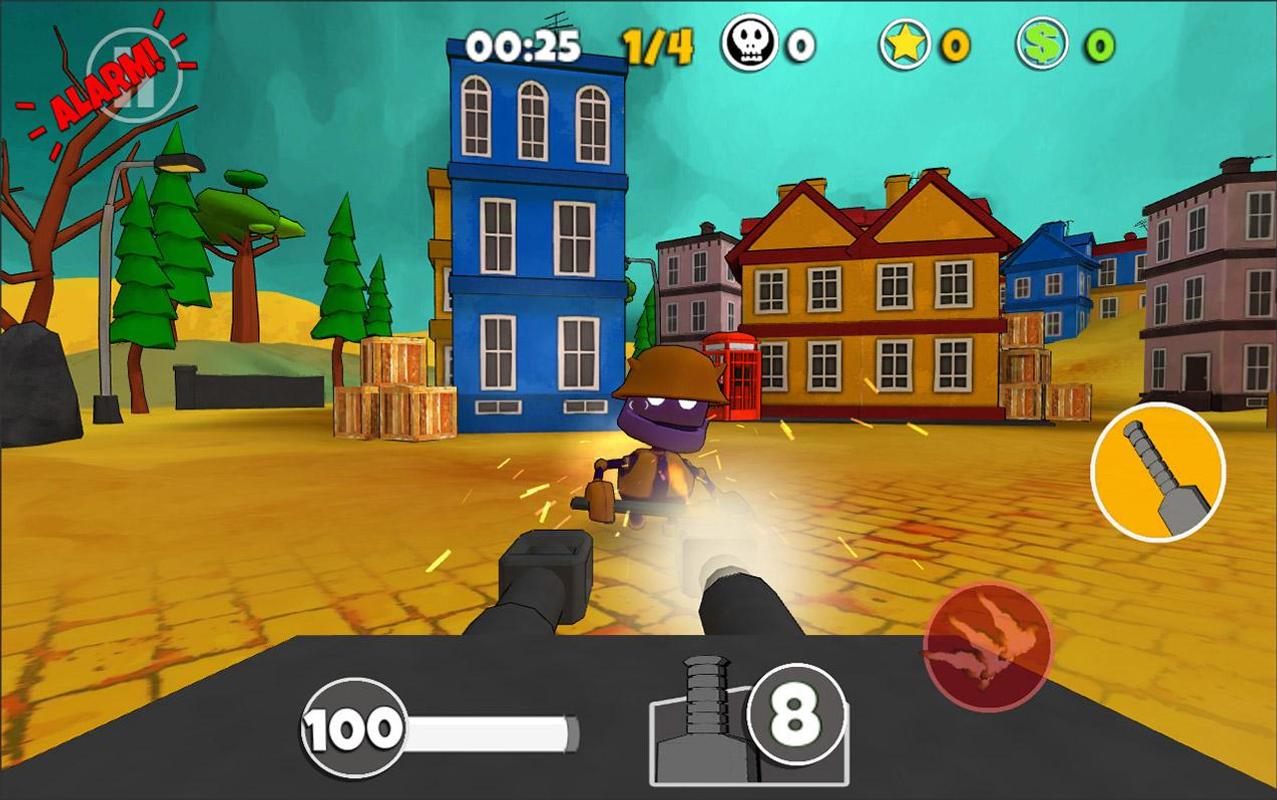The image size is (1277, 800).
Task: Tap the orange weapon switch button
Action: point(1158,472)
